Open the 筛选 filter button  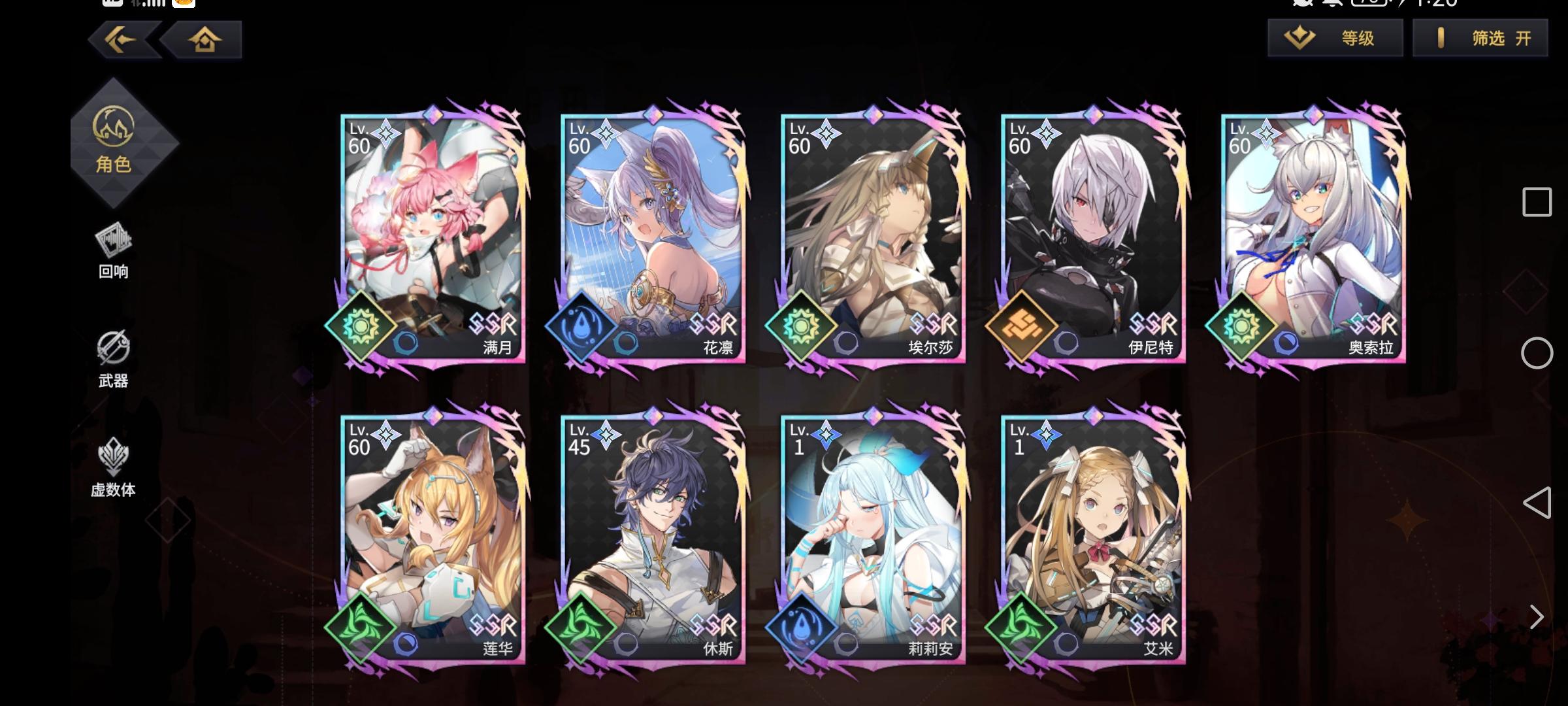click(1490, 38)
